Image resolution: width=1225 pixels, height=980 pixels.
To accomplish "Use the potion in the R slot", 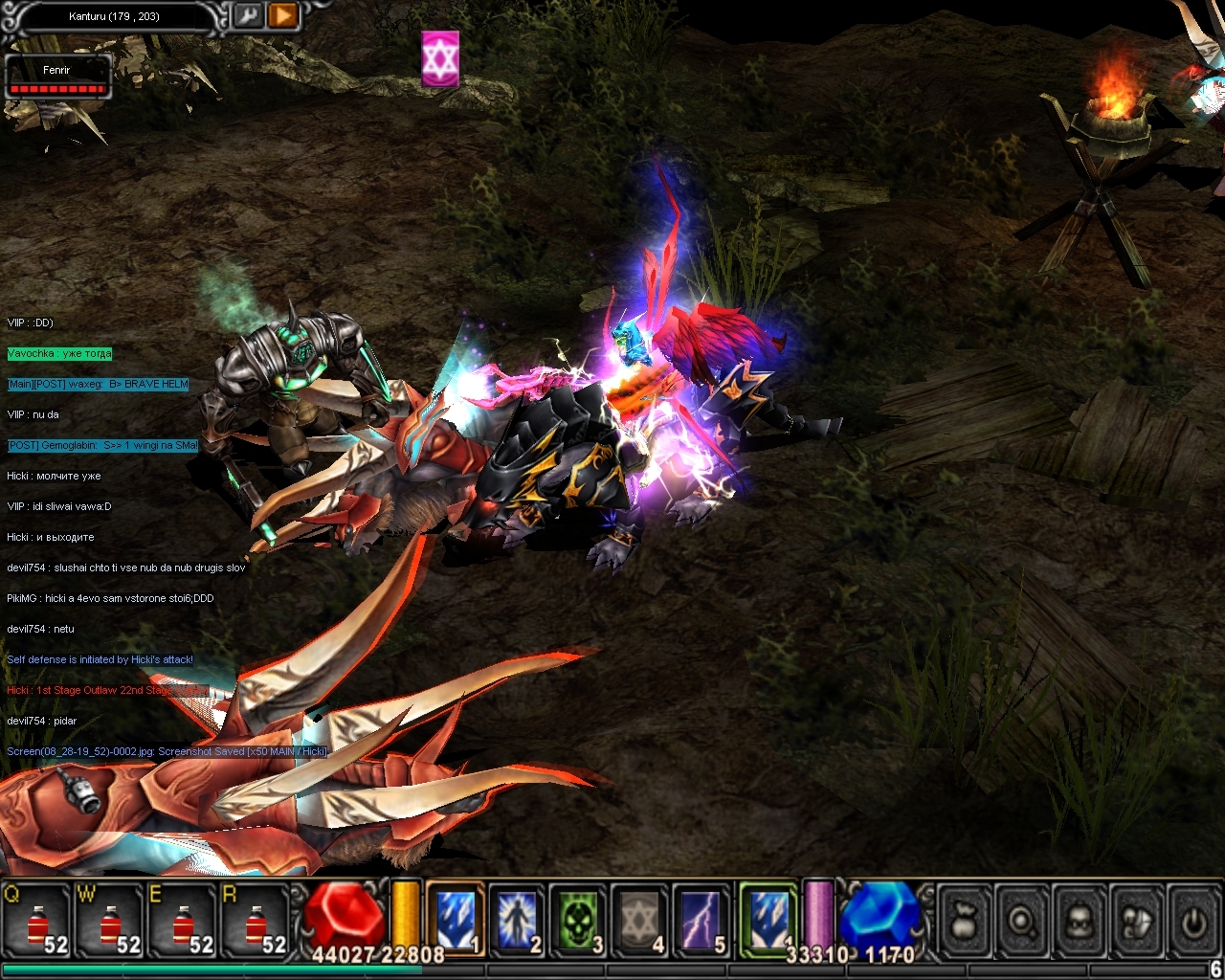I will point(256,921).
